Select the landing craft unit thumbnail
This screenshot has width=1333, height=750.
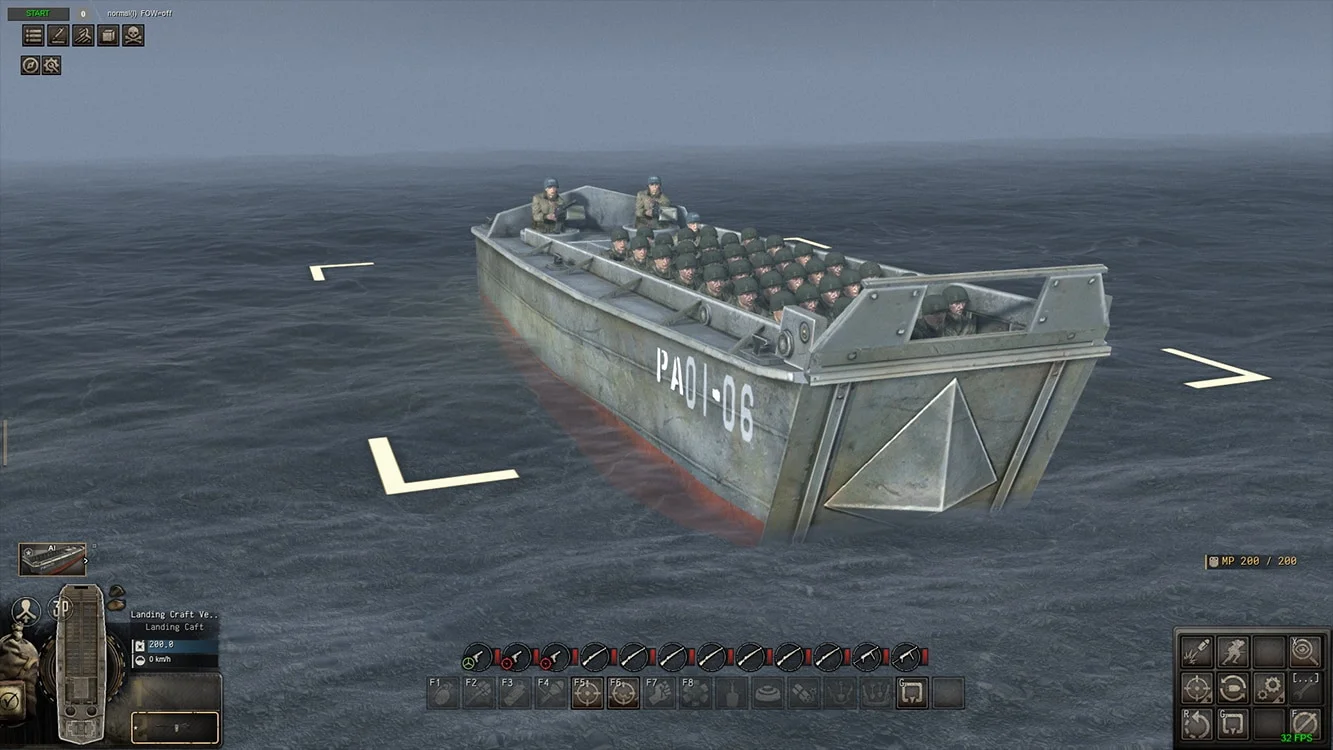pyautogui.click(x=52, y=559)
